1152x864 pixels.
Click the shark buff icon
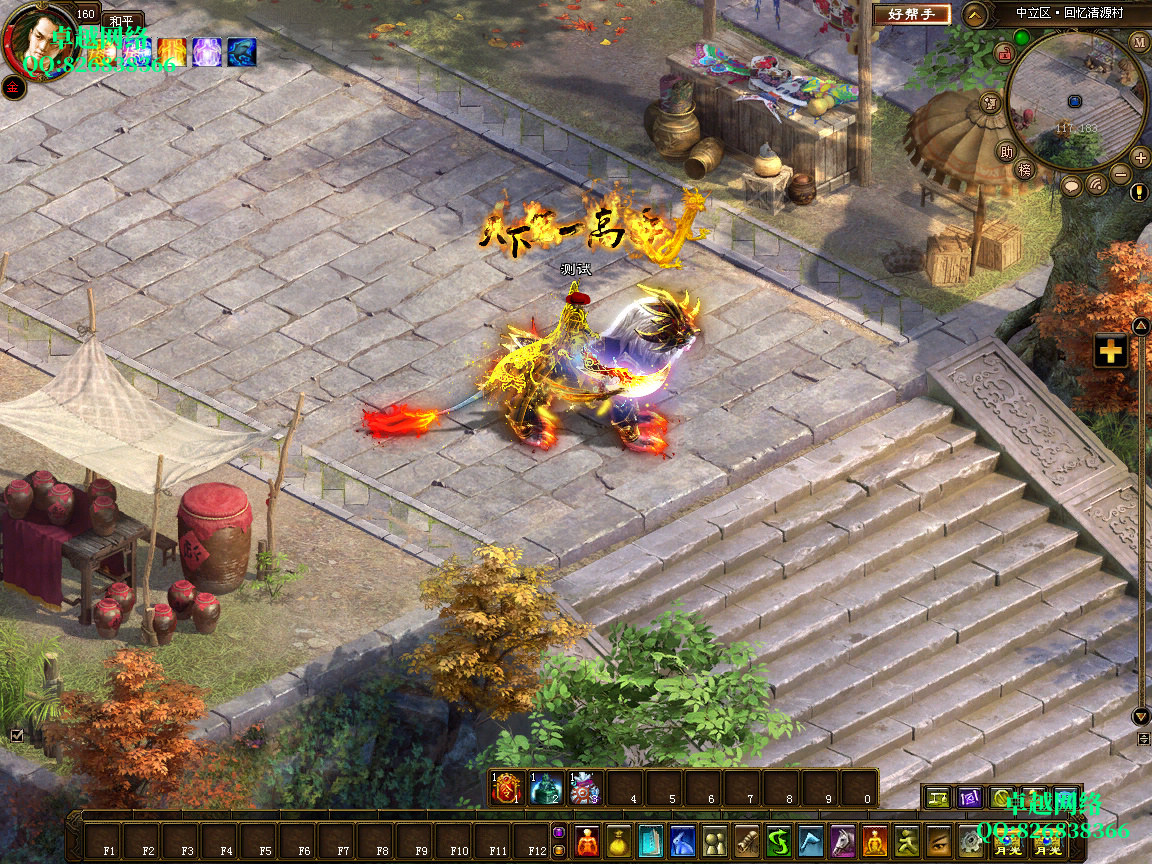241,51
